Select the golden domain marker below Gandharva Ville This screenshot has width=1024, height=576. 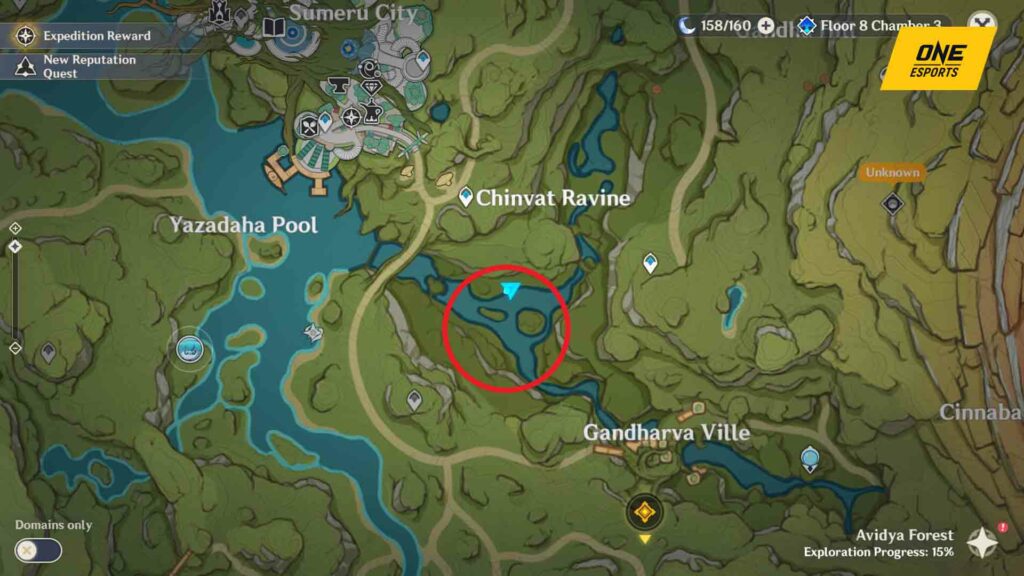point(644,512)
